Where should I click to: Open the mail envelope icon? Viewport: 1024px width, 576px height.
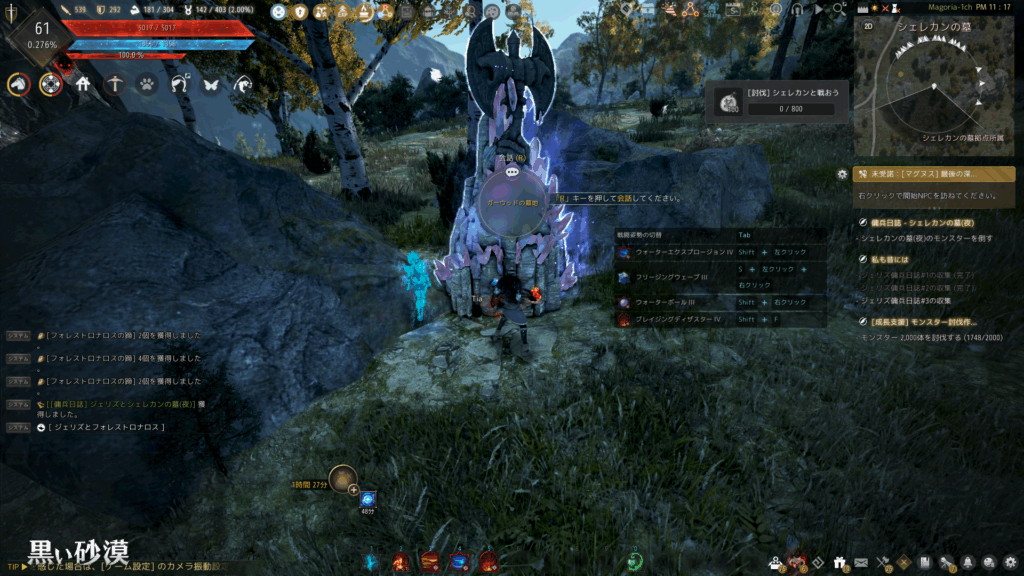(x=860, y=562)
